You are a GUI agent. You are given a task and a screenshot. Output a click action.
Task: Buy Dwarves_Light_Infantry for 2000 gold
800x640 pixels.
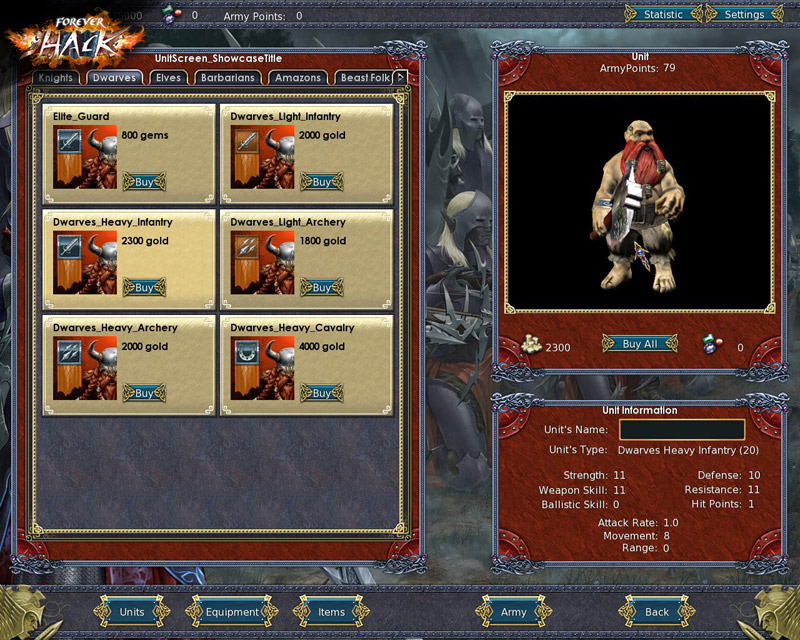tap(321, 181)
